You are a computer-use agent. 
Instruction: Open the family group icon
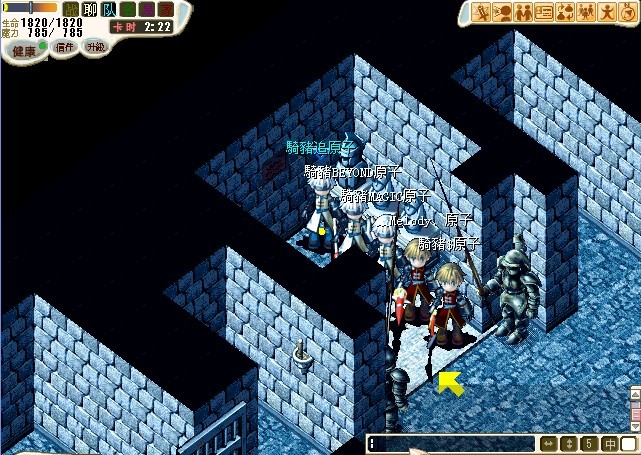pyautogui.click(x=586, y=12)
